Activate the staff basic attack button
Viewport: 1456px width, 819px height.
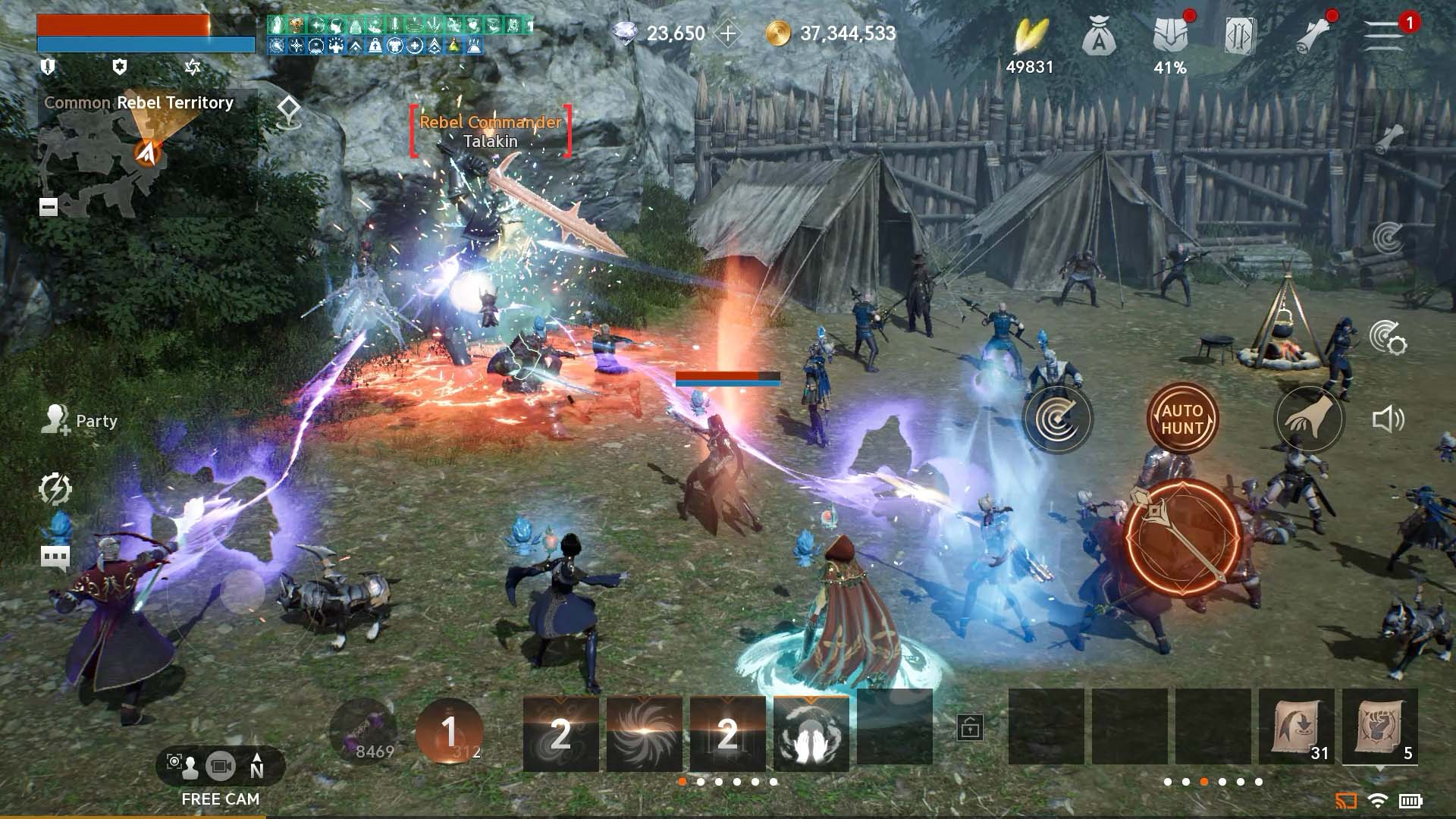[x=1181, y=537]
